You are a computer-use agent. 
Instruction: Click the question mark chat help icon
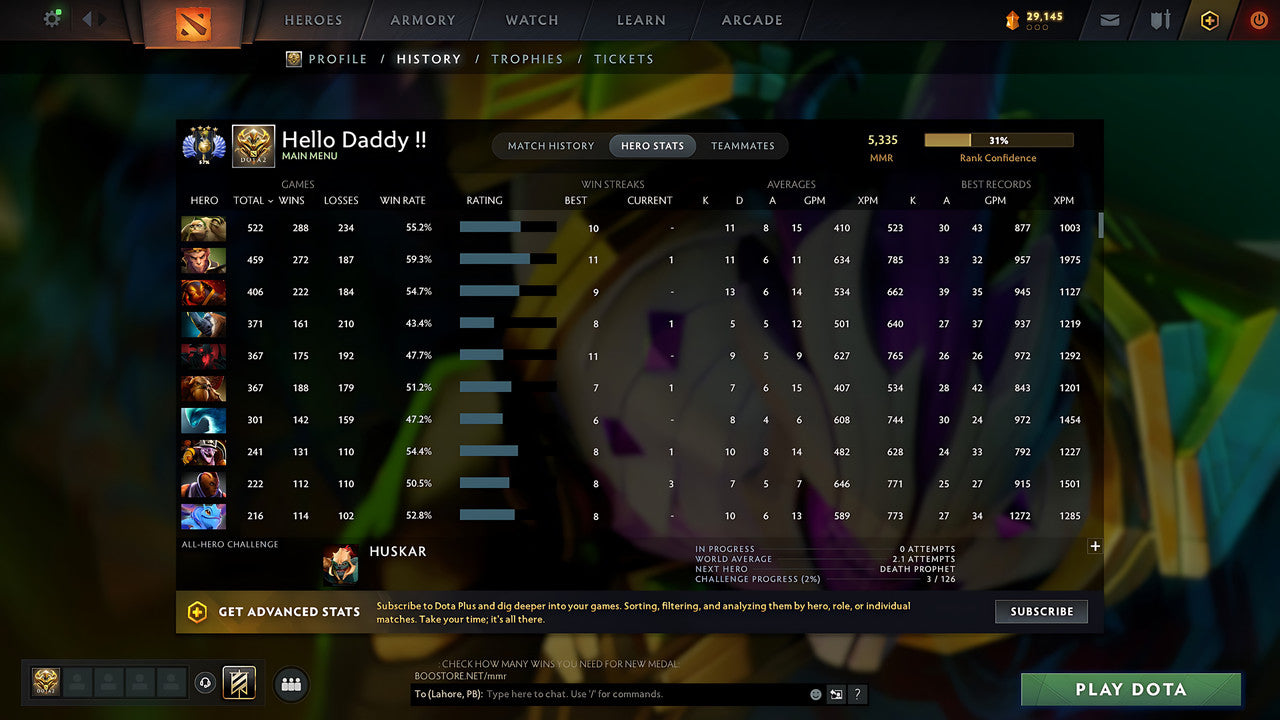pos(858,694)
